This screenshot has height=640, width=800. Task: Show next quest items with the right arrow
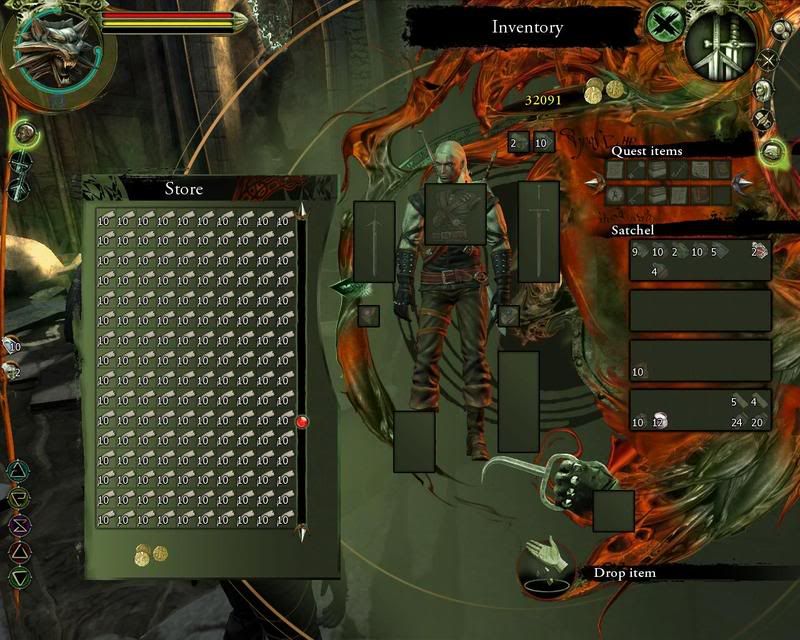742,182
